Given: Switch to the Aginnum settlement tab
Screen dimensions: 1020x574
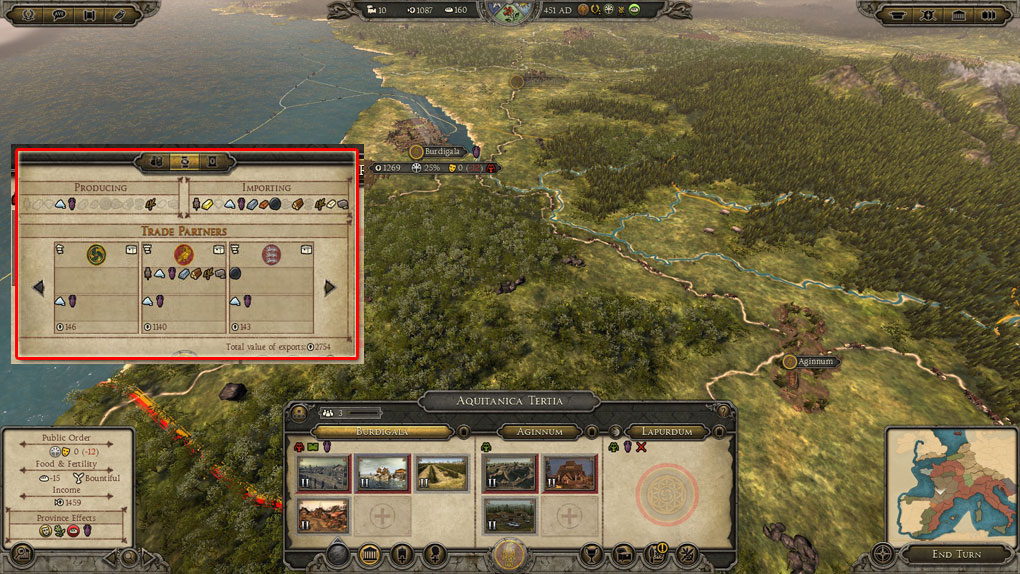Looking at the screenshot, I should 539,432.
